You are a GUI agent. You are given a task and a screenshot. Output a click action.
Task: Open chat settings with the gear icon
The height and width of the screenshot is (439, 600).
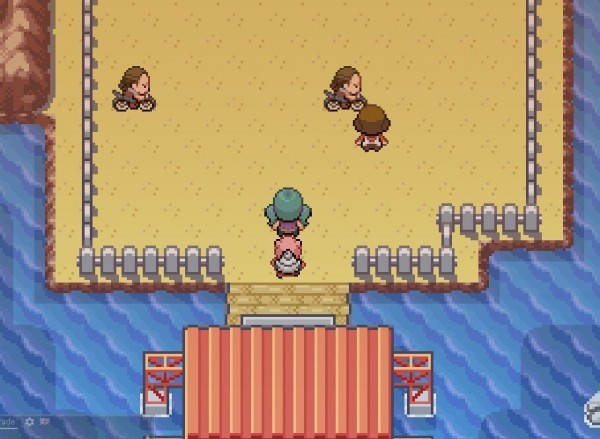[29, 422]
